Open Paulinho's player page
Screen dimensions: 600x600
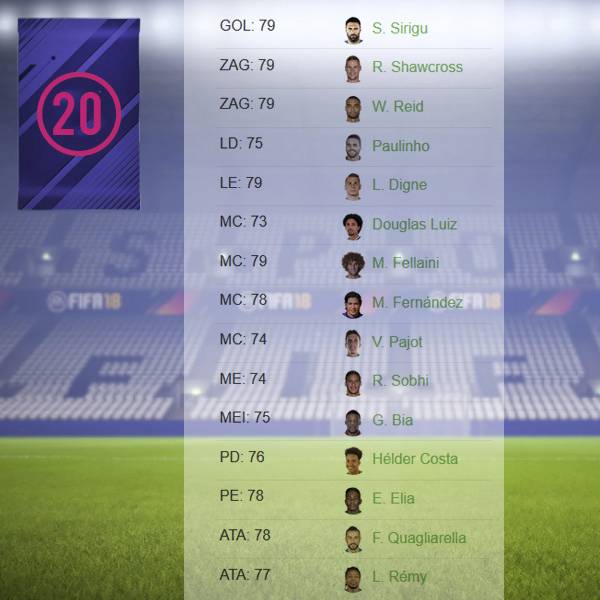pyautogui.click(x=400, y=146)
